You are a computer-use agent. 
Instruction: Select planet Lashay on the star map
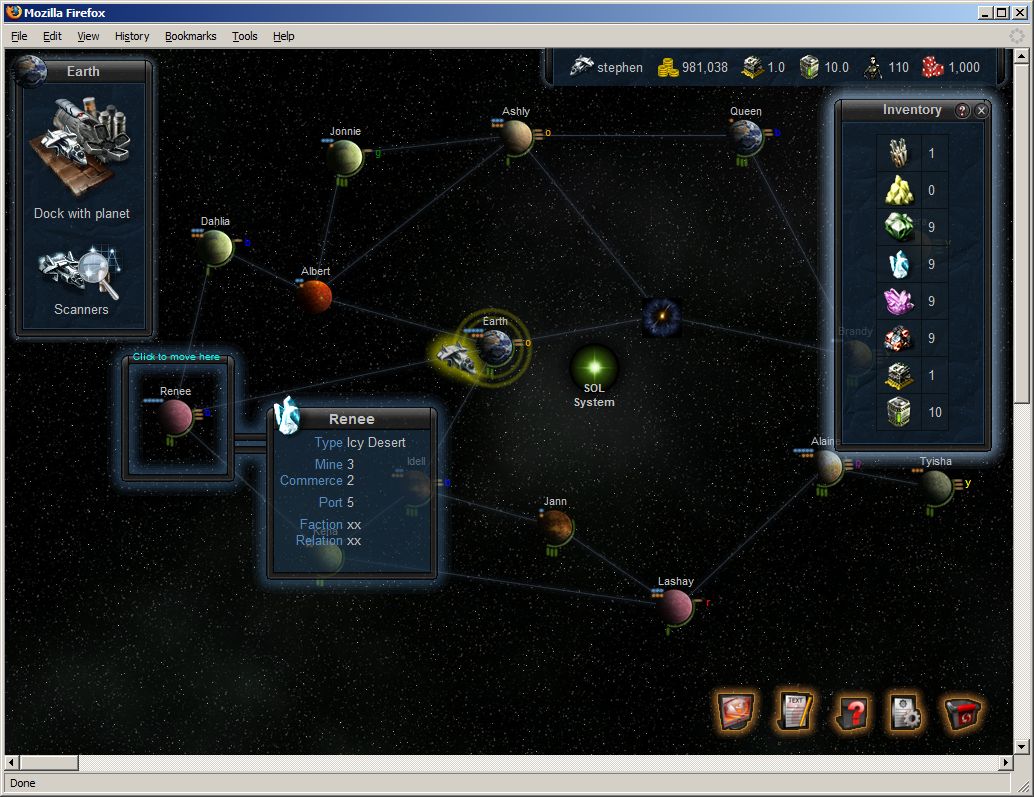676,605
